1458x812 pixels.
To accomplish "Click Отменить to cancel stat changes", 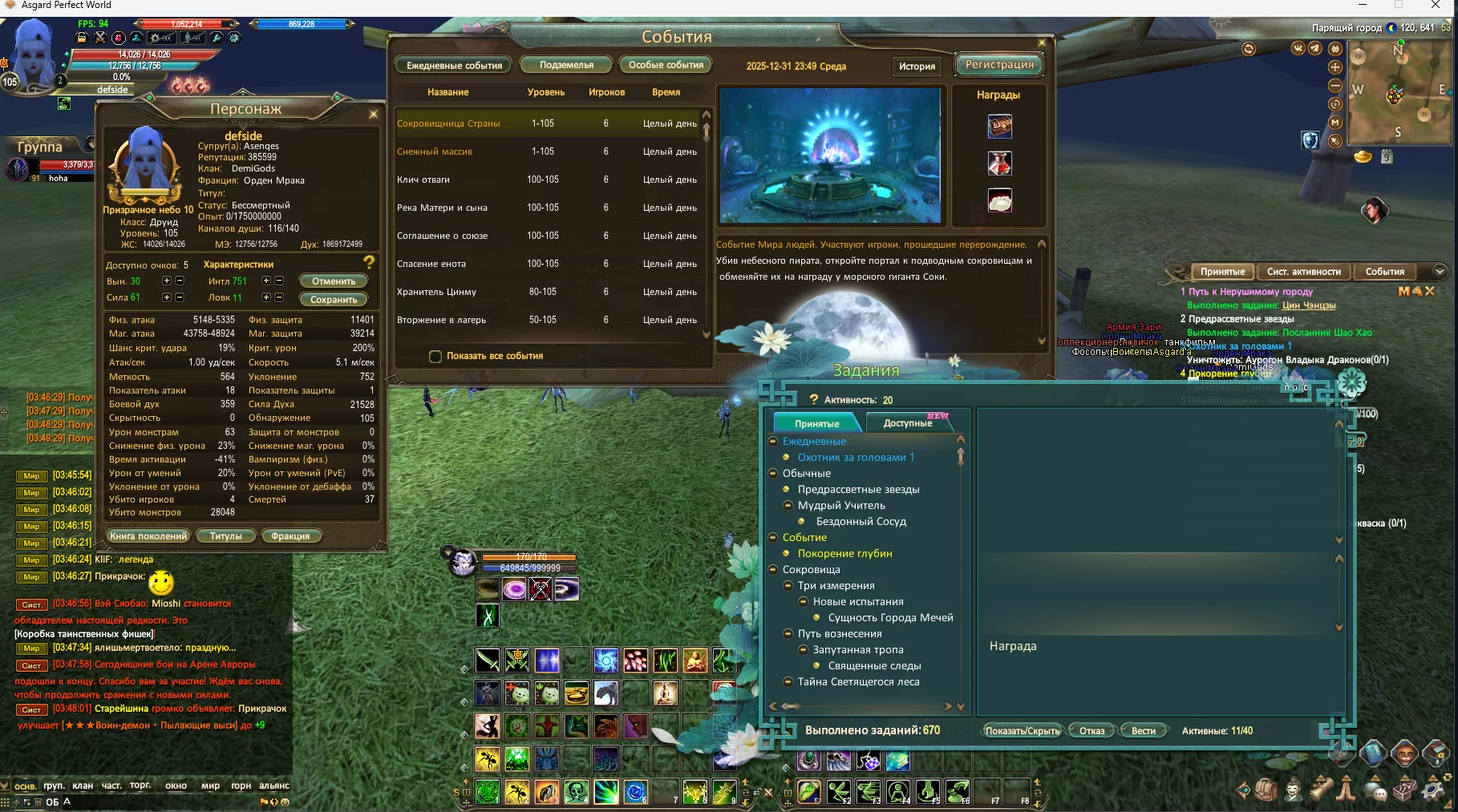I will pos(334,281).
